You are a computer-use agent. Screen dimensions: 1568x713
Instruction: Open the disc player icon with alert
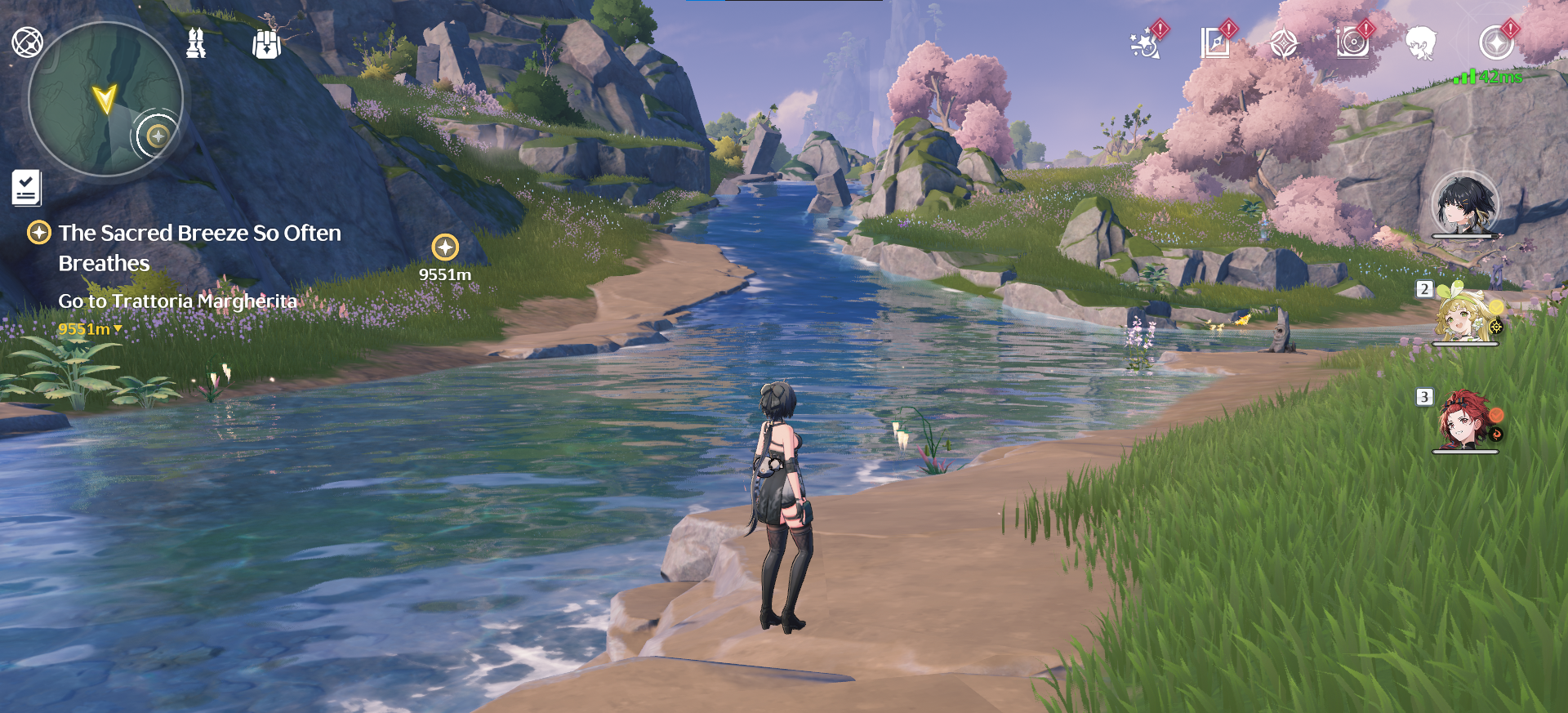[1352, 43]
